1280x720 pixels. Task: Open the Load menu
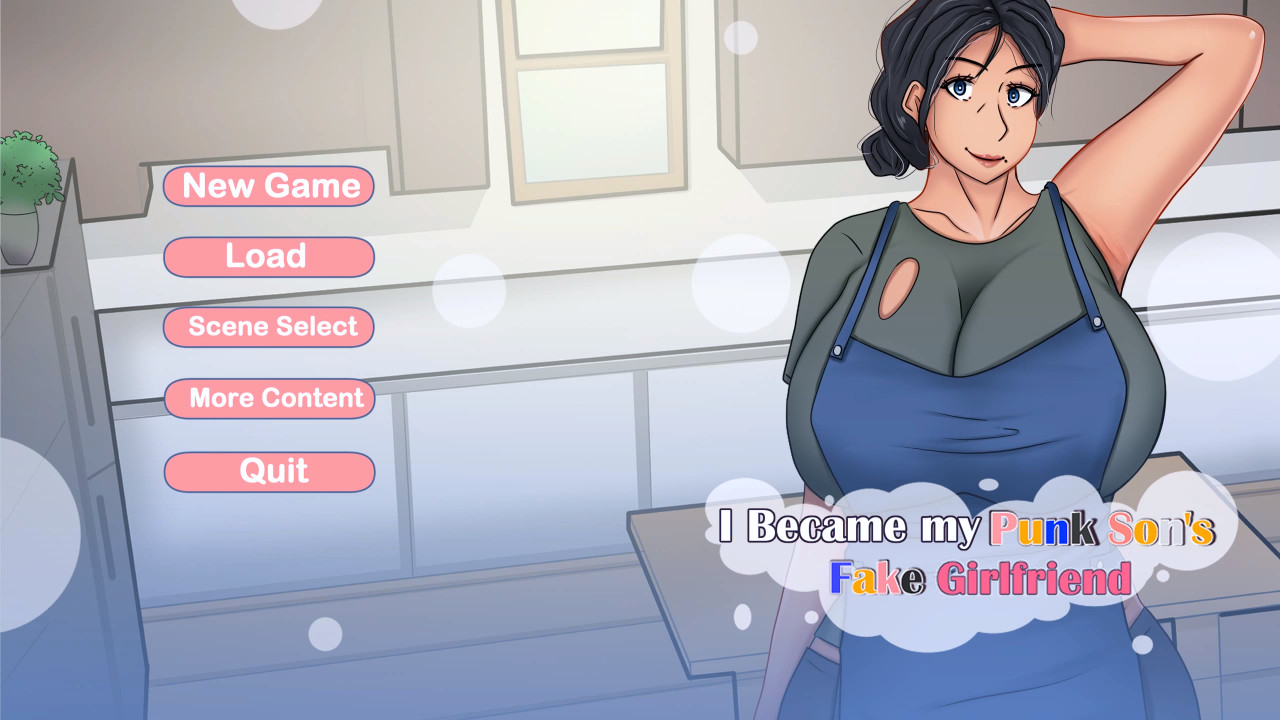269,257
